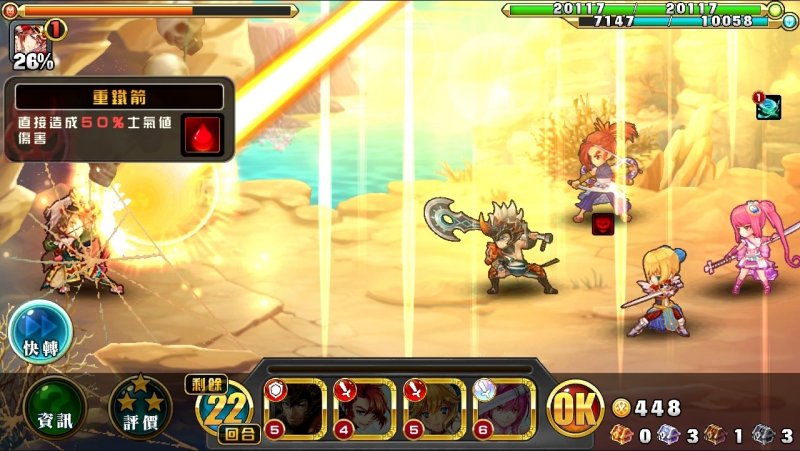Tap the 快轉 fast-forward button

coord(40,332)
